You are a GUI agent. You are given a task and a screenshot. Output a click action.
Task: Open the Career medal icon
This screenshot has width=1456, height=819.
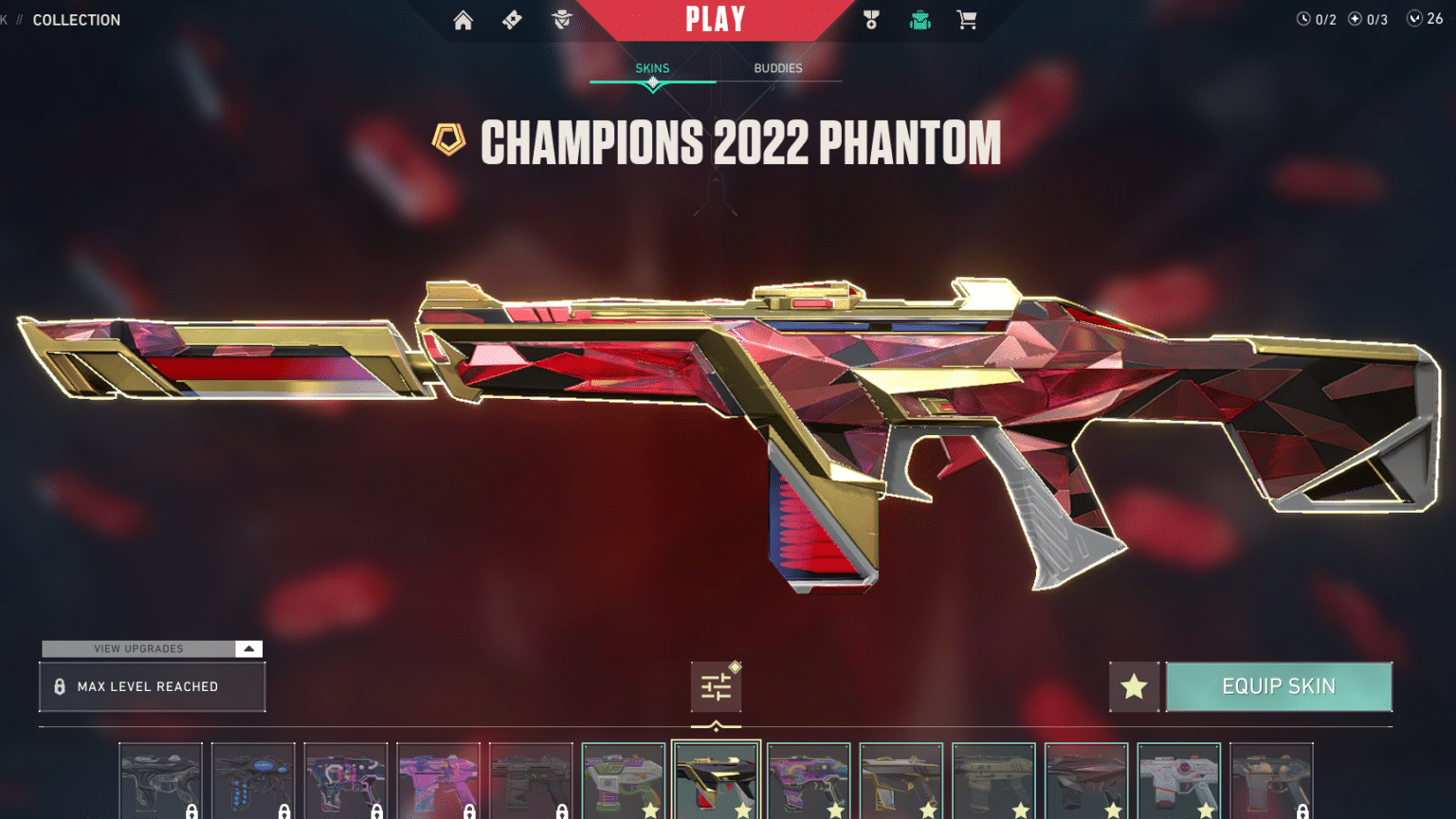871,19
